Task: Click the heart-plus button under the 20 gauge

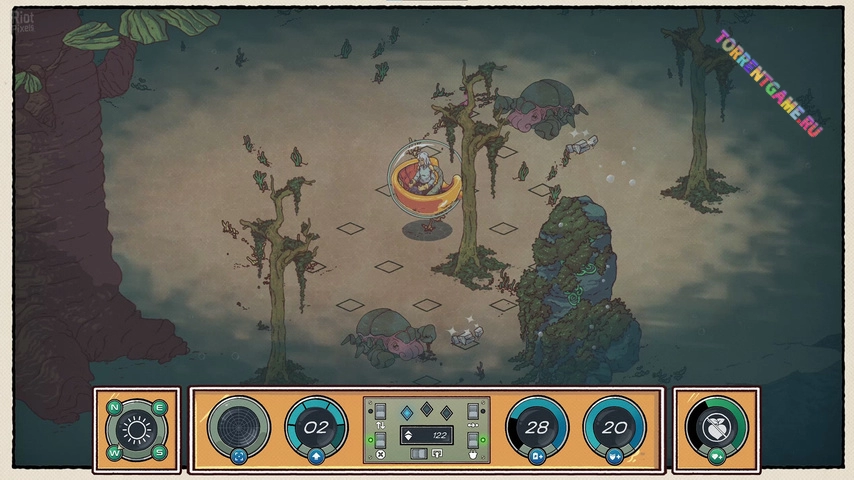Action: click(614, 457)
